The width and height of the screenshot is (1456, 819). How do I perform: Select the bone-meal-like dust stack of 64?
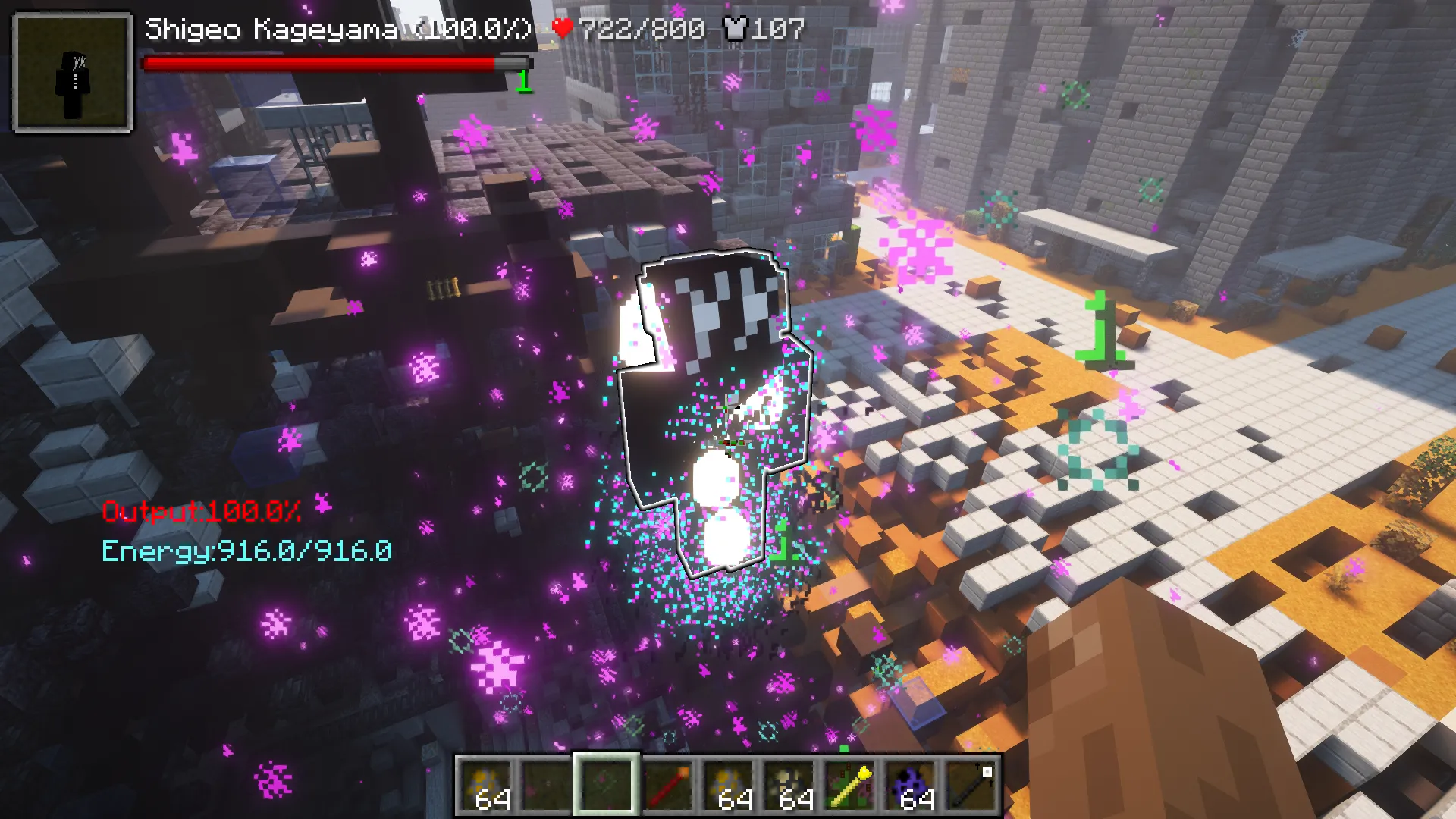pyautogui.click(x=789, y=785)
